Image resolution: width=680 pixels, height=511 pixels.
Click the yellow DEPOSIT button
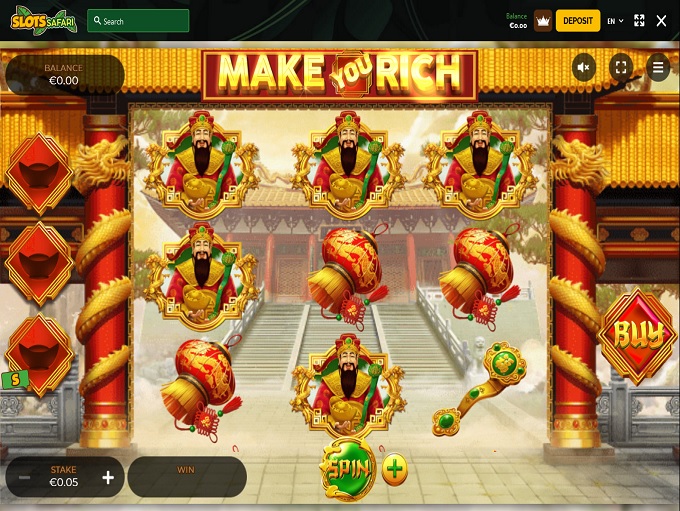[577, 20]
